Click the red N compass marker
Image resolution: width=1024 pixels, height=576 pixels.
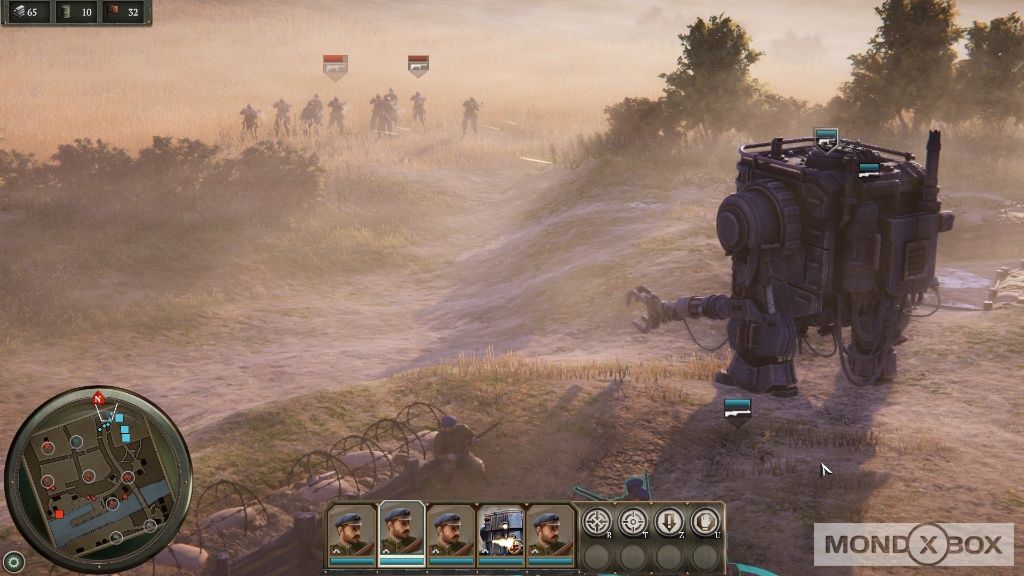point(98,399)
